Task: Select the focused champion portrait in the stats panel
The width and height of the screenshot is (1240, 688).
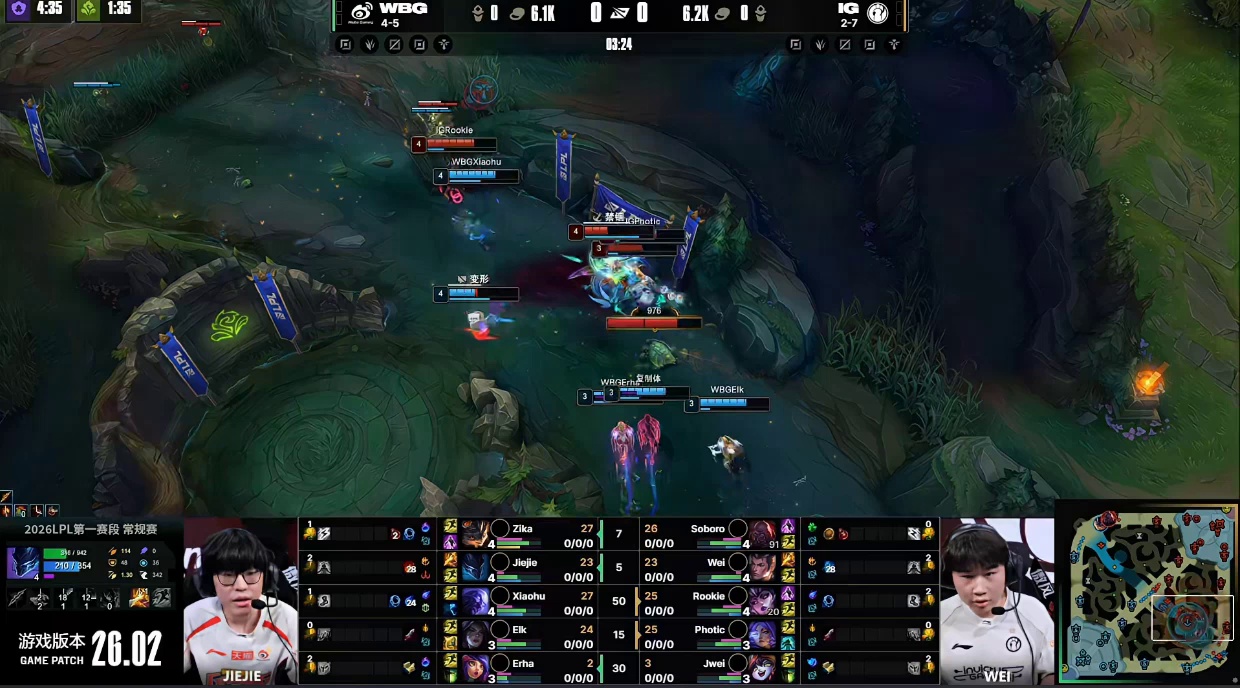Action: pyautogui.click(x=22, y=563)
